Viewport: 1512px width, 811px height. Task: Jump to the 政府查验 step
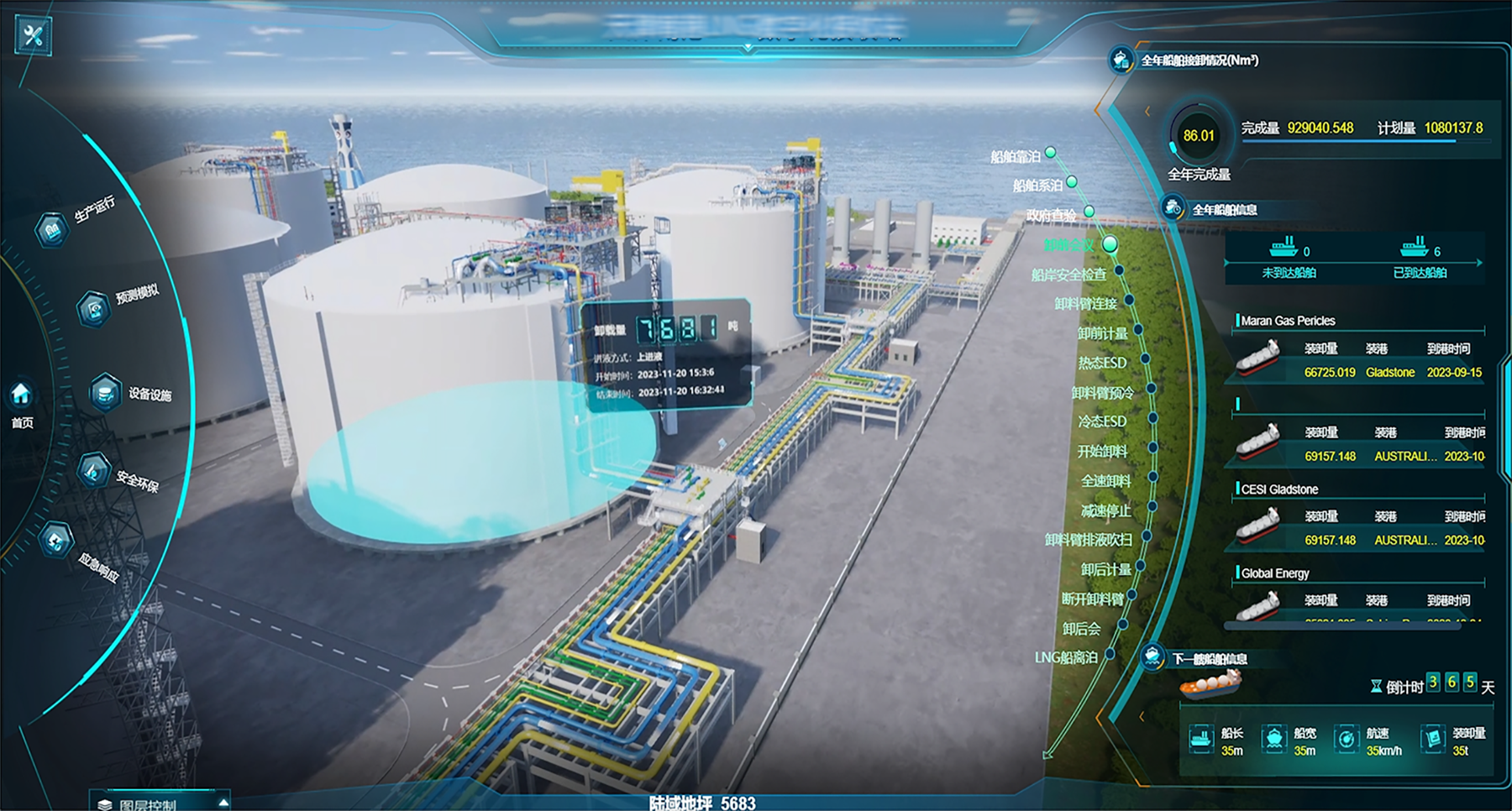[x=1051, y=215]
